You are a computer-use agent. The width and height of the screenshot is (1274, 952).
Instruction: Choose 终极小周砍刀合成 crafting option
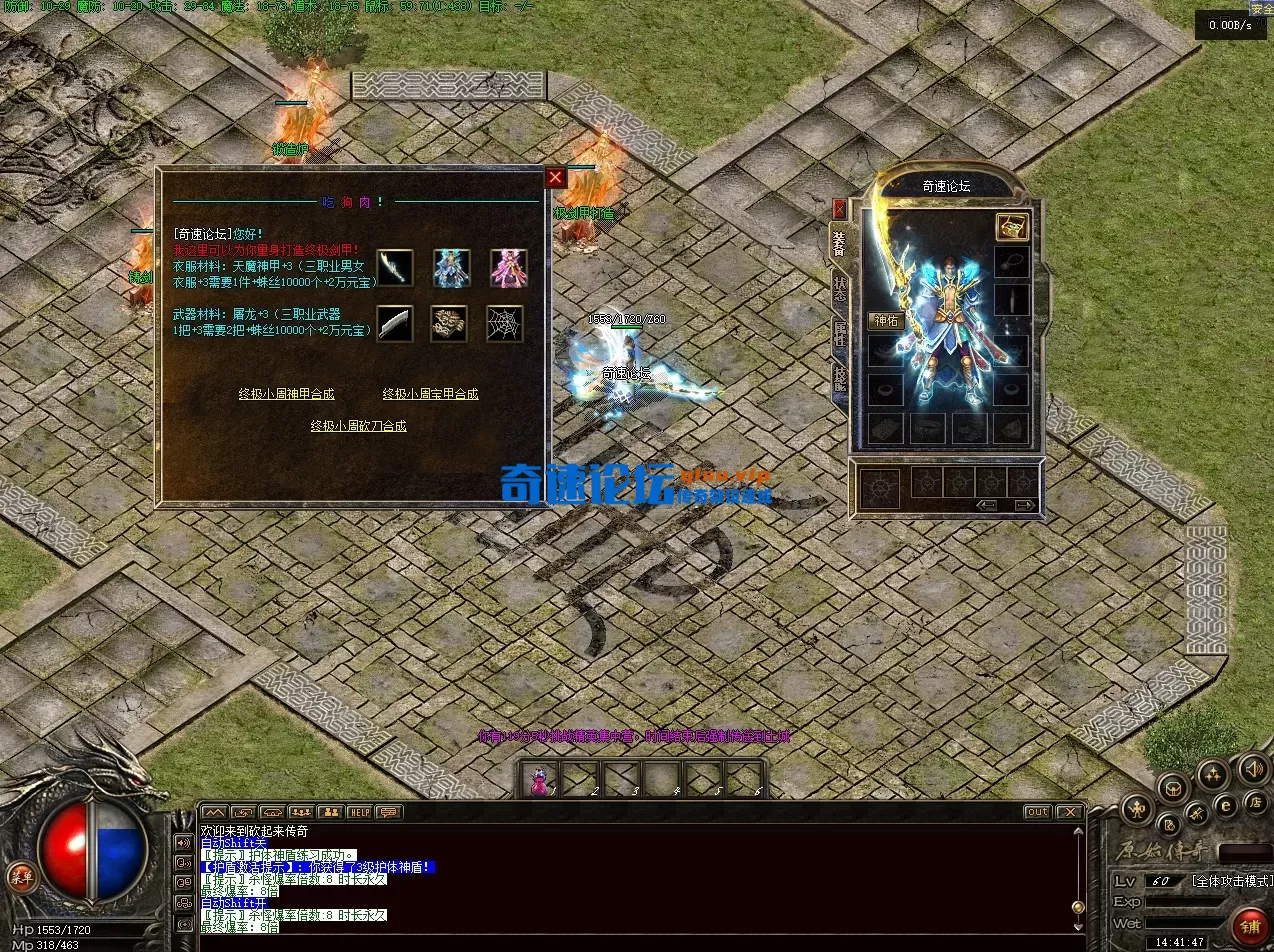point(358,426)
